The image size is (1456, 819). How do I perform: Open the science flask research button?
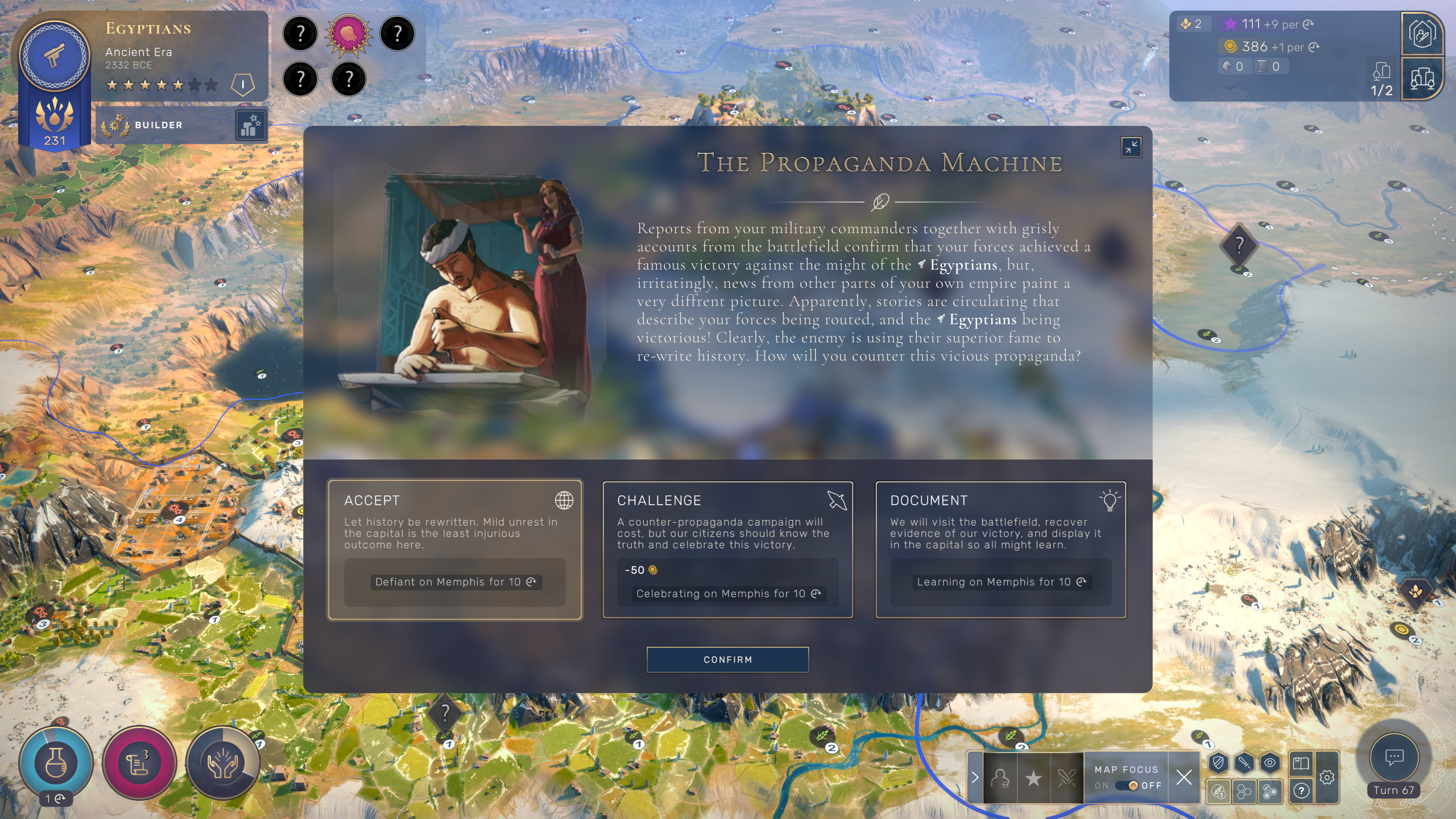pos(56,762)
